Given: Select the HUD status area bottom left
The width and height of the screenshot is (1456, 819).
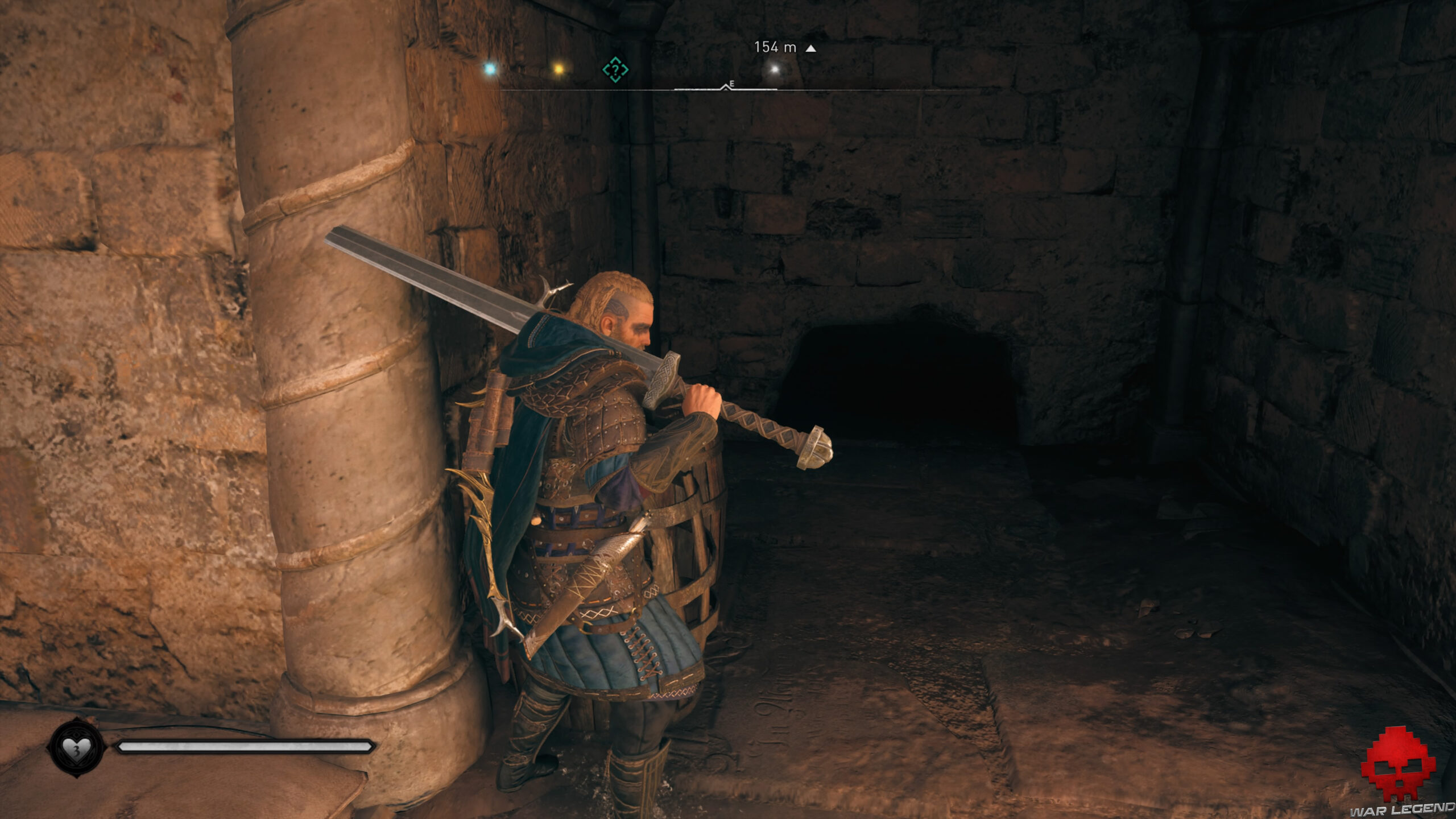Looking at the screenshot, I should [171, 747].
